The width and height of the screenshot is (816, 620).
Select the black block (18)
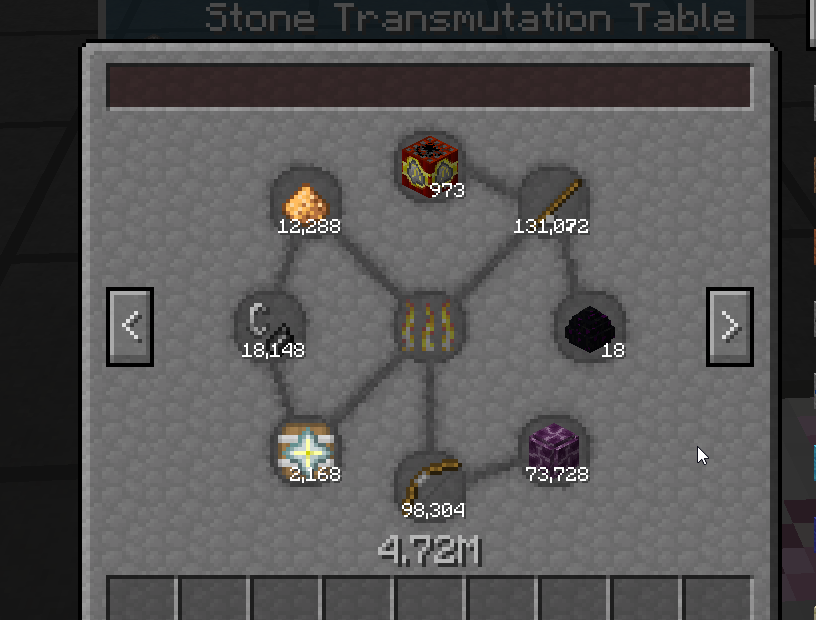(x=590, y=327)
